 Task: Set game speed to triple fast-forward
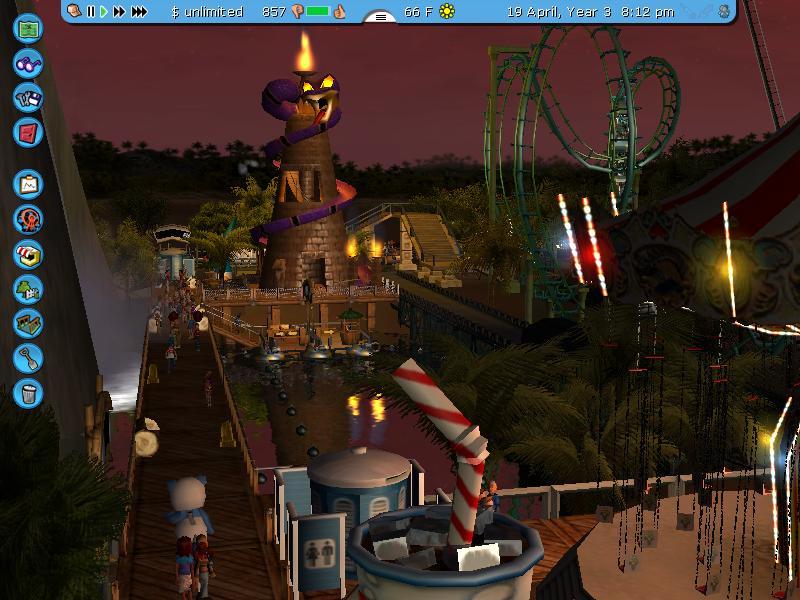[139, 12]
